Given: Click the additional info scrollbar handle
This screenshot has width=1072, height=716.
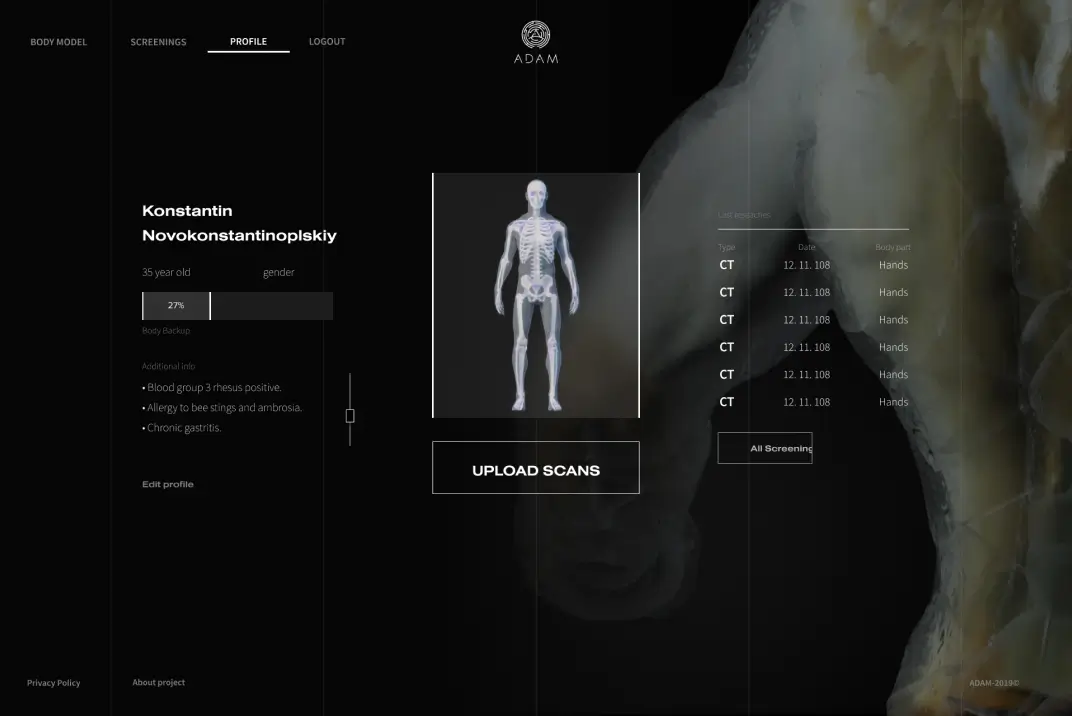Looking at the screenshot, I should [350, 415].
